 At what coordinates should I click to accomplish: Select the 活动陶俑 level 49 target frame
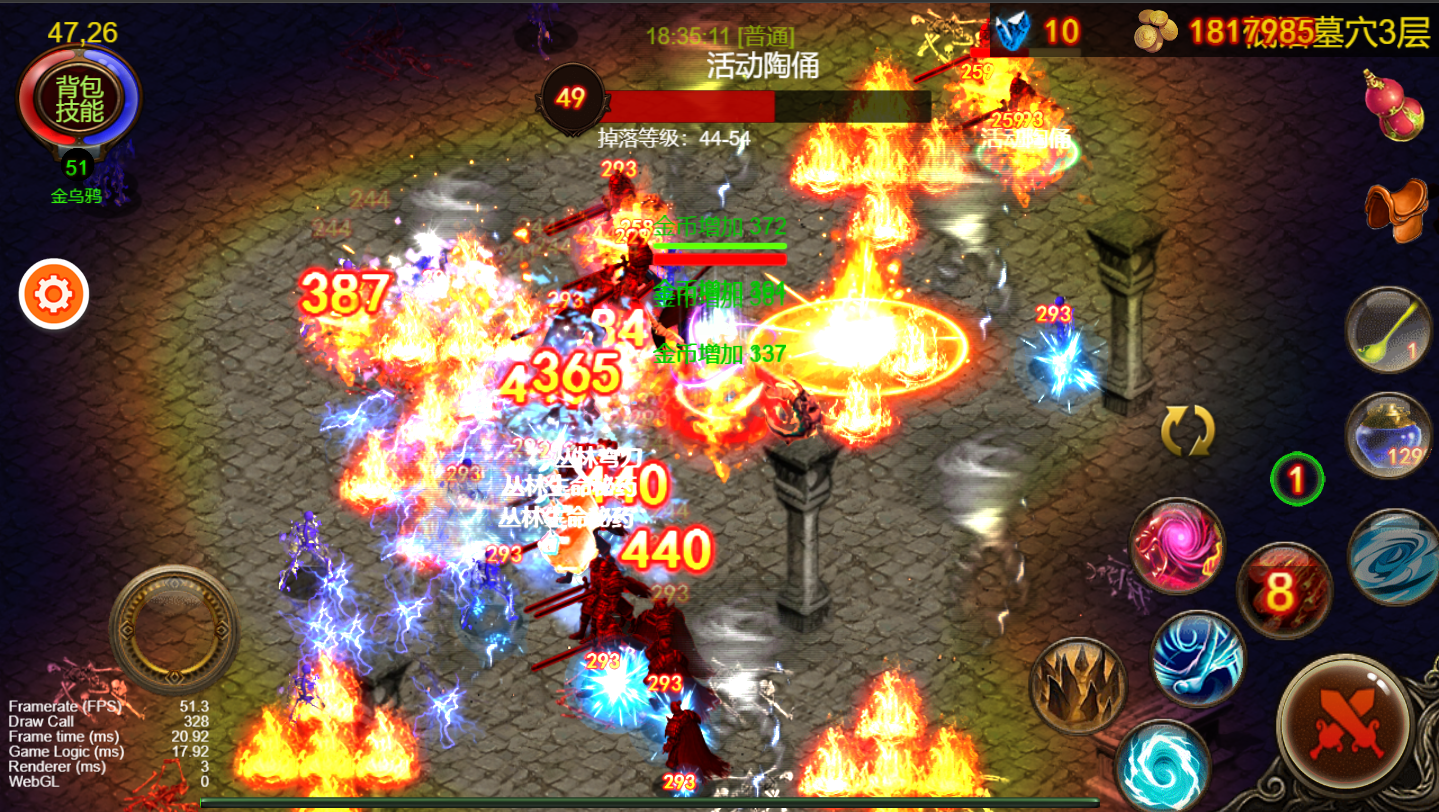click(735, 100)
